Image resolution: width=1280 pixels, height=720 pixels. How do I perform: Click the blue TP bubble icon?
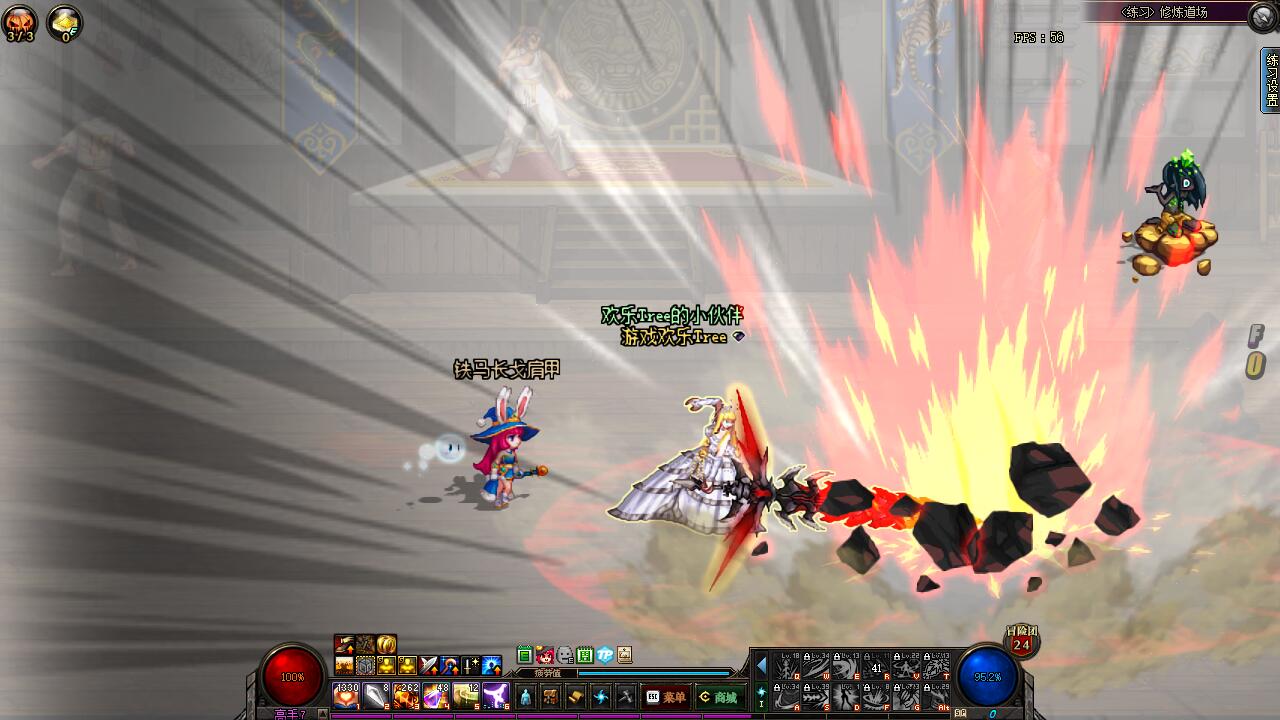[x=605, y=655]
